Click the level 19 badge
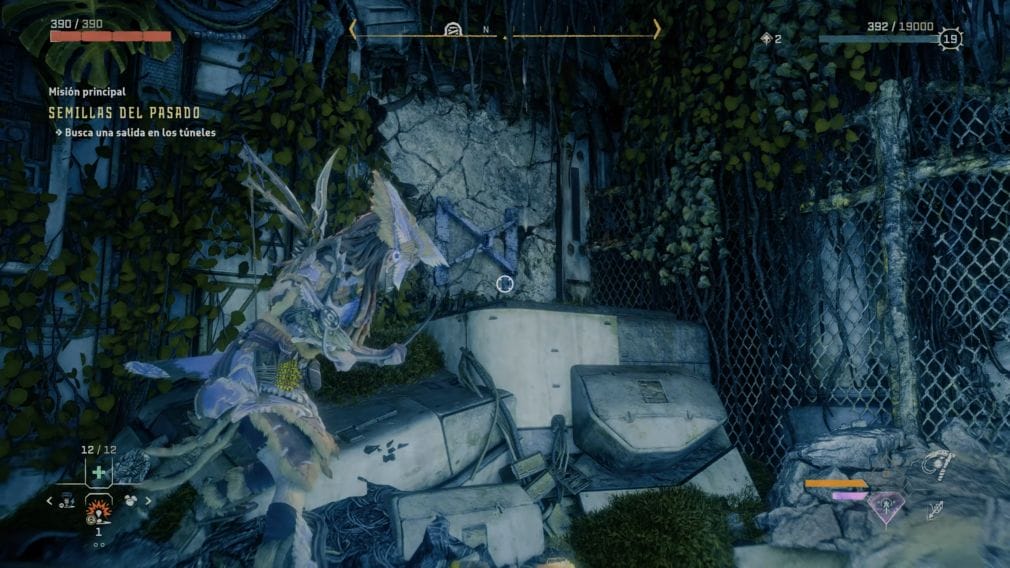 tap(950, 40)
